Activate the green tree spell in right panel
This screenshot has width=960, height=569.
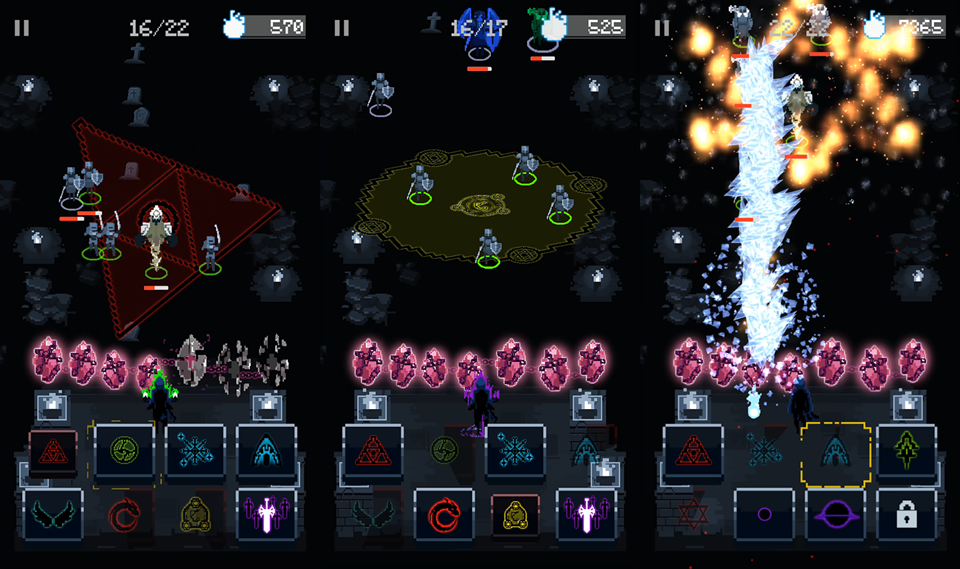click(906, 450)
